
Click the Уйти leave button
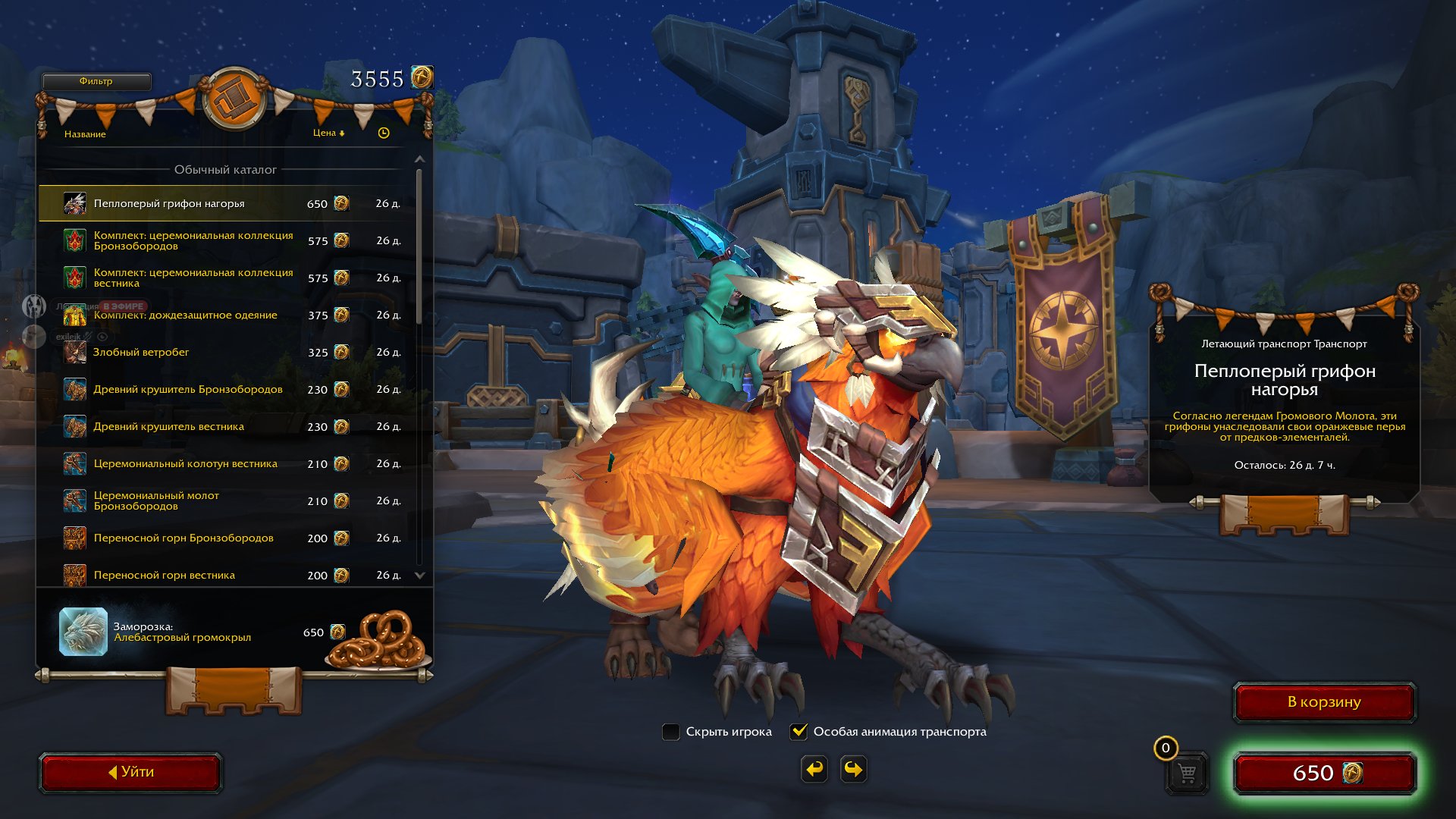130,772
